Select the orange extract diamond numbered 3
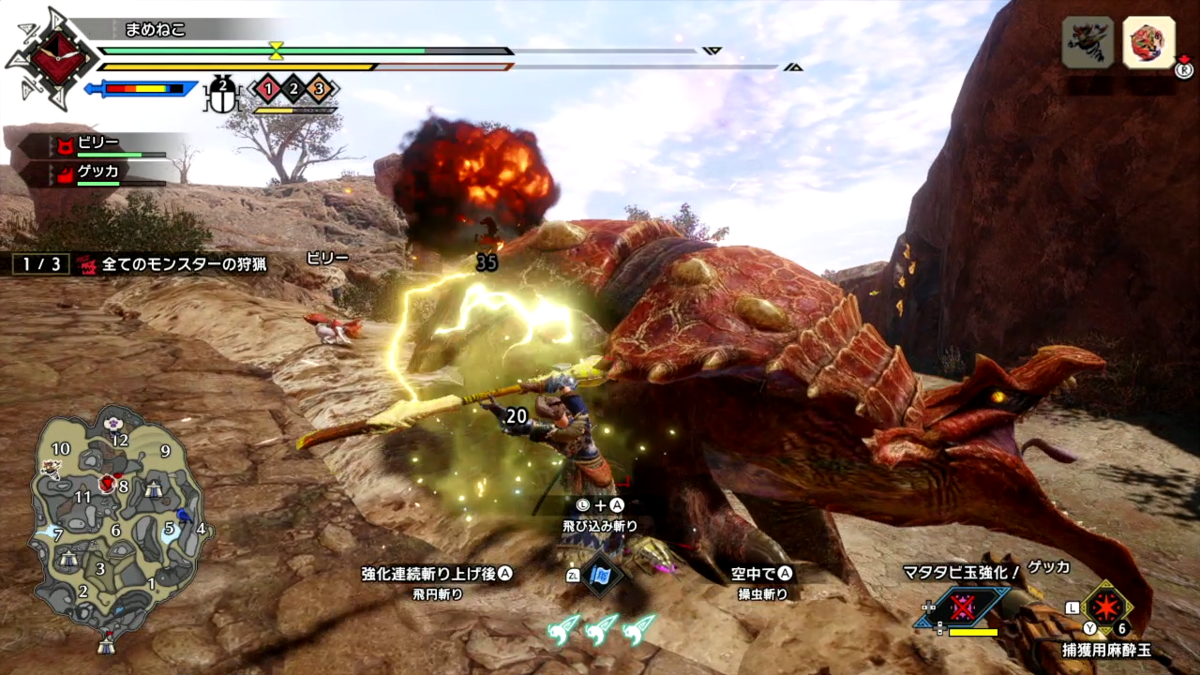 319,90
